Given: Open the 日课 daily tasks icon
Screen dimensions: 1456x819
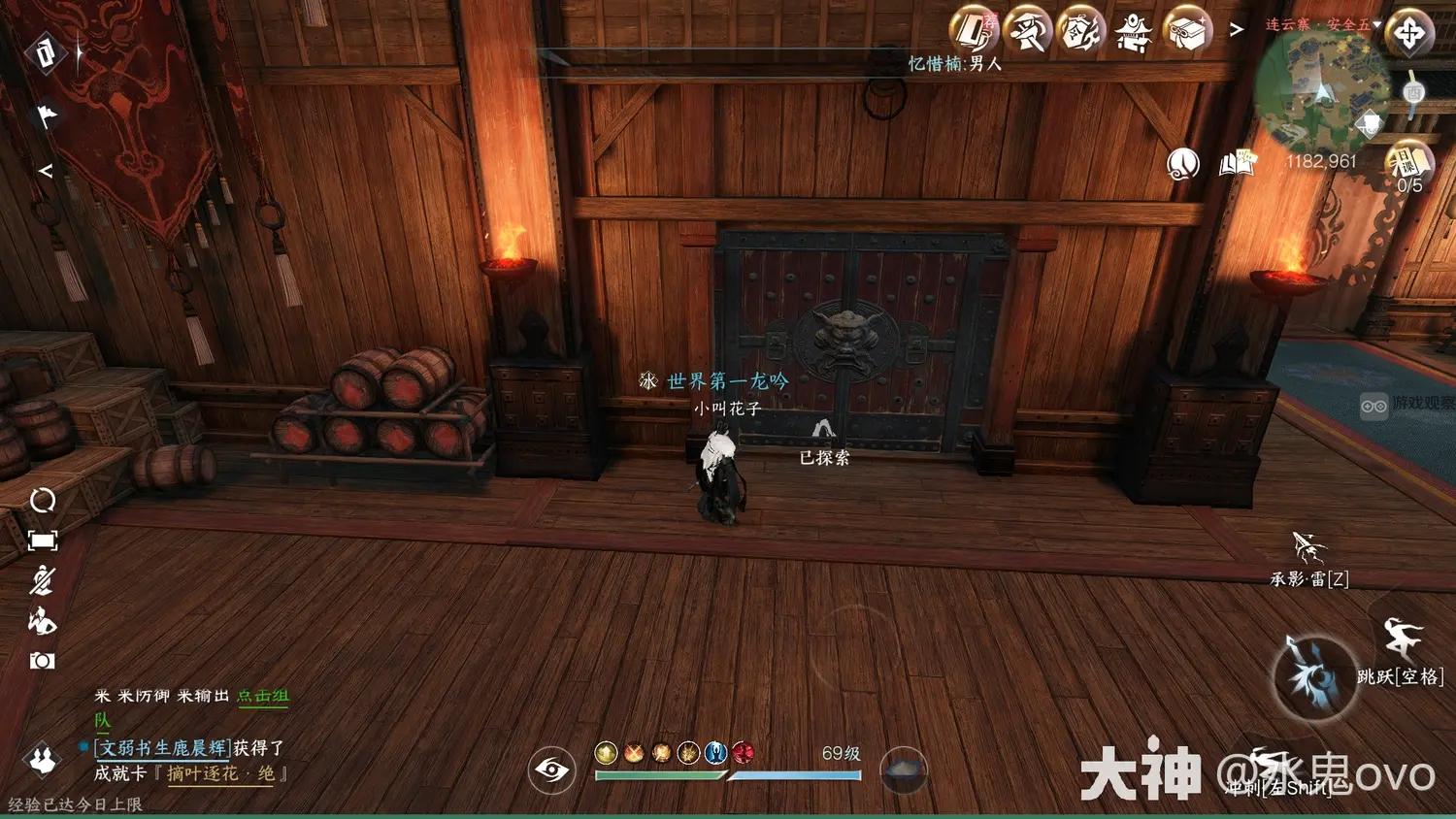Looking at the screenshot, I should click(1409, 163).
